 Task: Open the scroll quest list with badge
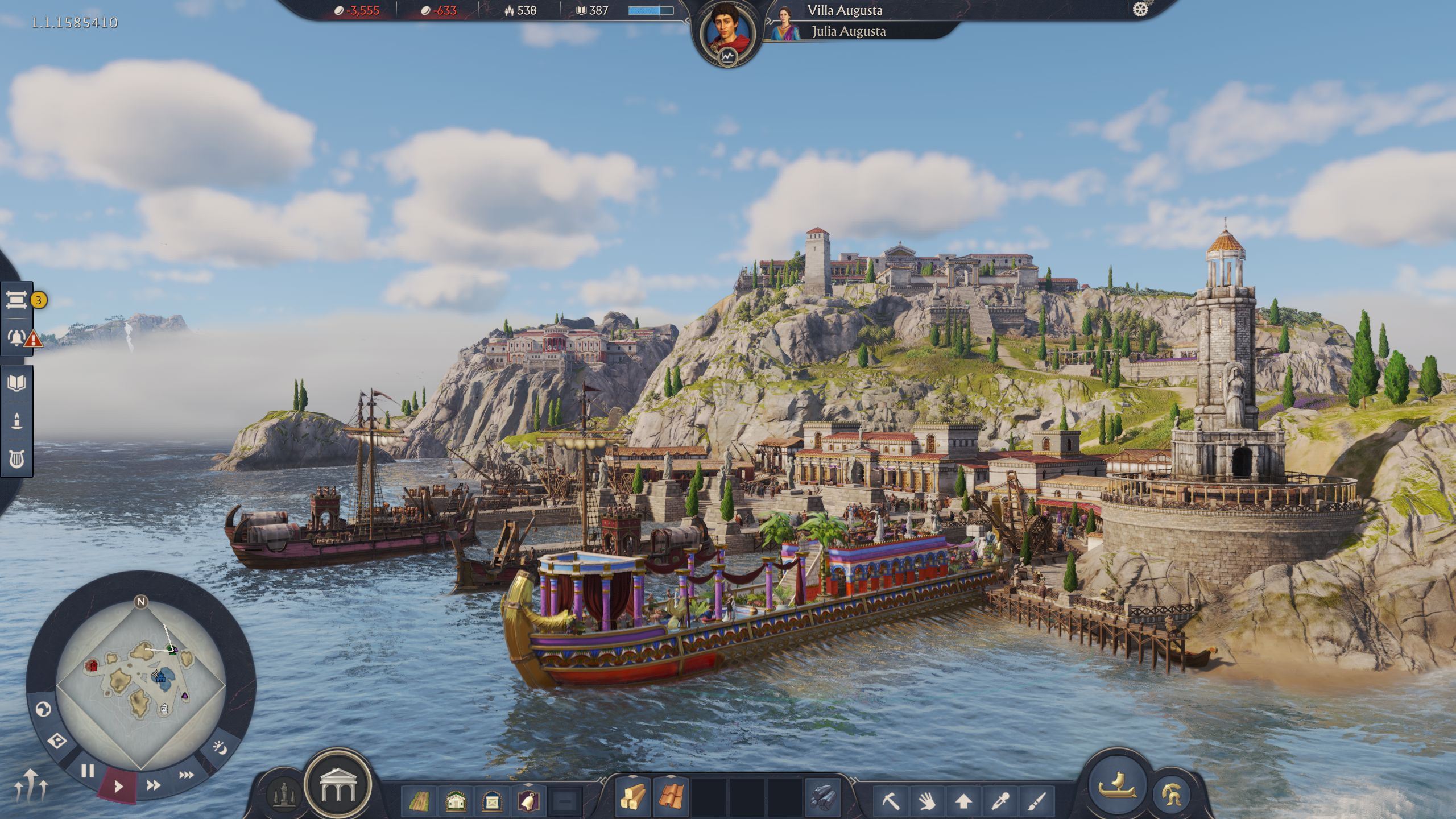(17, 300)
